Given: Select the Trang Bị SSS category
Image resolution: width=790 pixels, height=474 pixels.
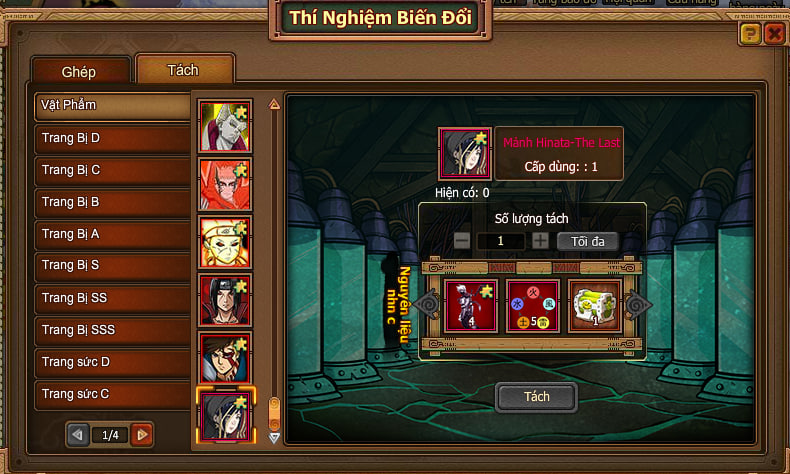Looking at the screenshot, I should [x=112, y=330].
